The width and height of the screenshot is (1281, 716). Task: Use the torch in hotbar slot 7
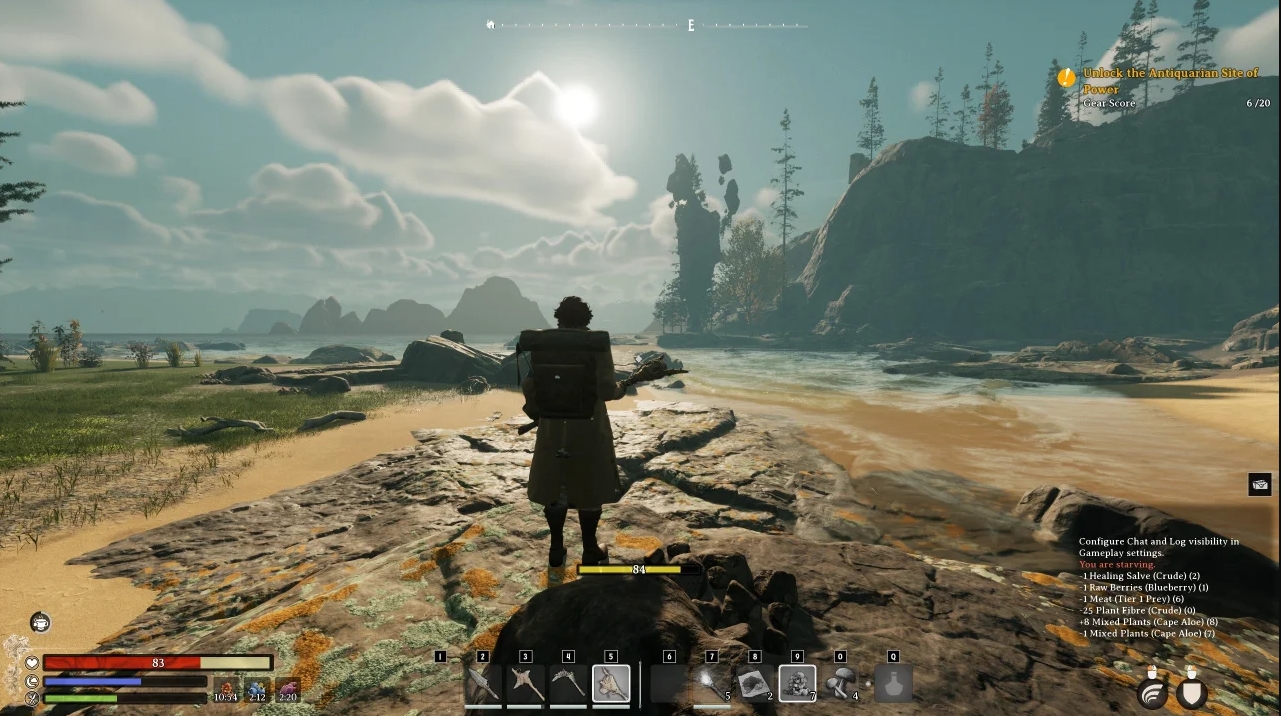[x=712, y=684]
